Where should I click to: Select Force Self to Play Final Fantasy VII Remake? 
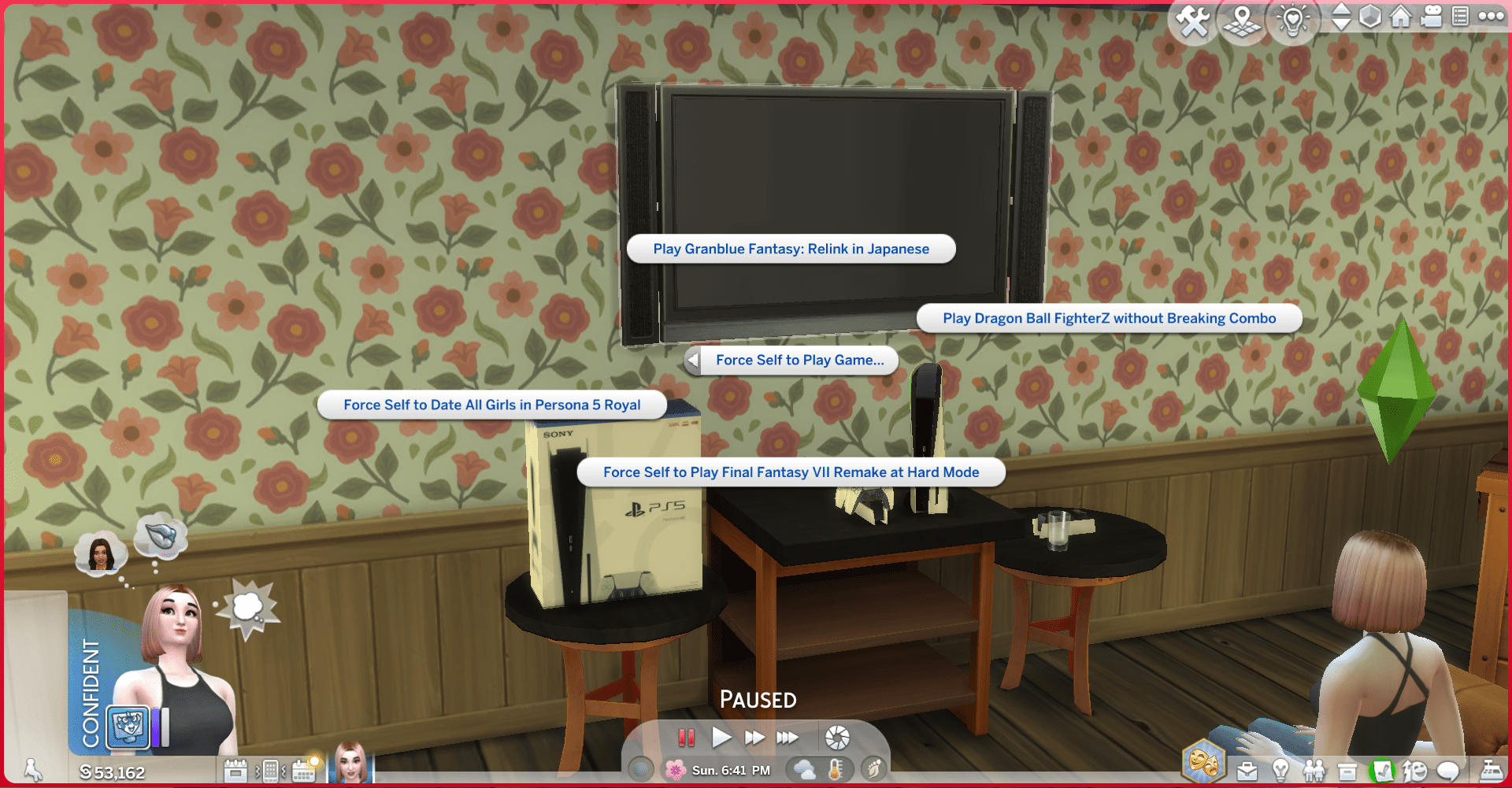(x=791, y=472)
